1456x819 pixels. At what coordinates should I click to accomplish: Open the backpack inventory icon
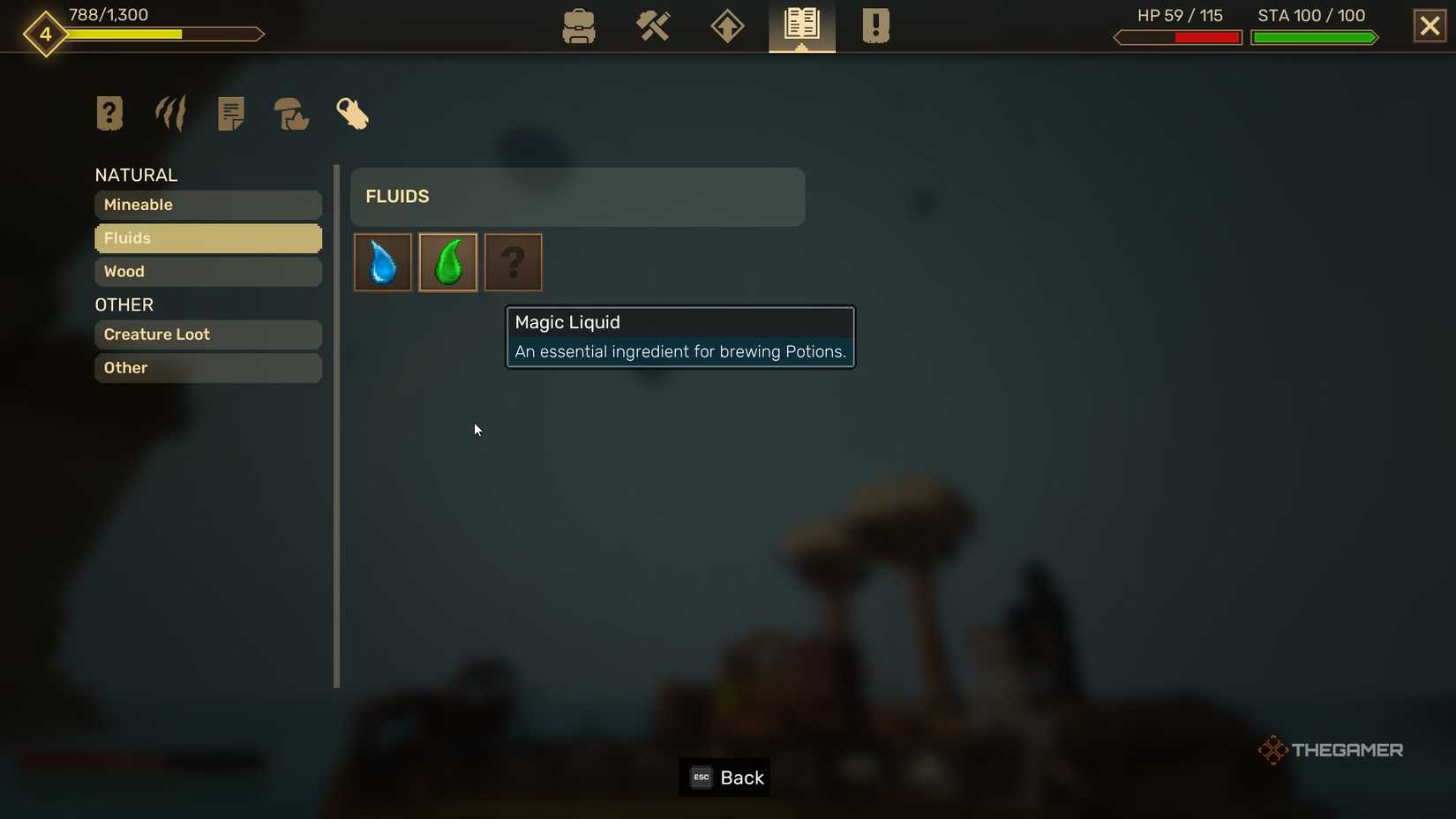pos(578,26)
